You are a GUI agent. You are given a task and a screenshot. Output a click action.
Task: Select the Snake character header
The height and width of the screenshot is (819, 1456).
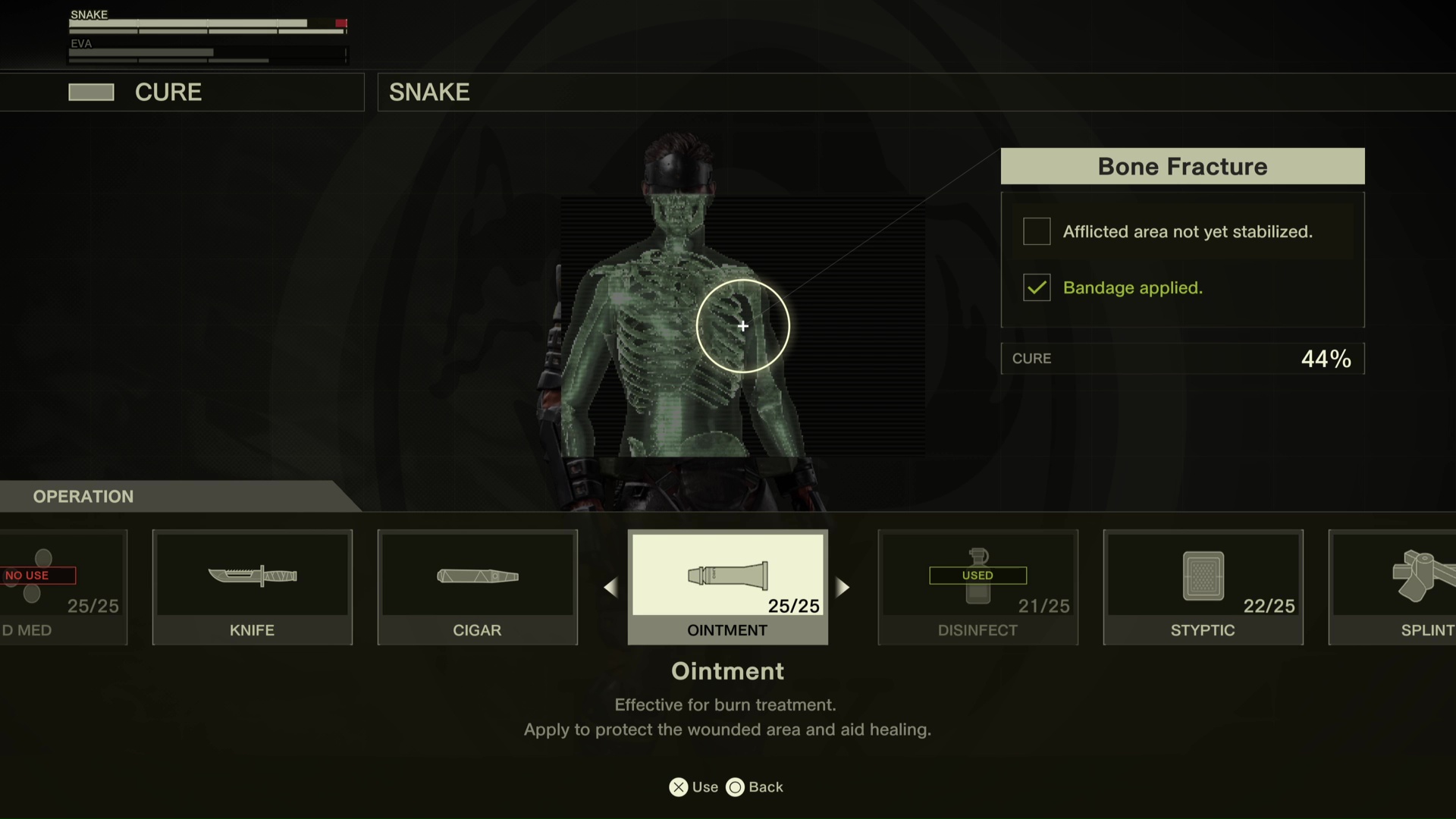(429, 93)
